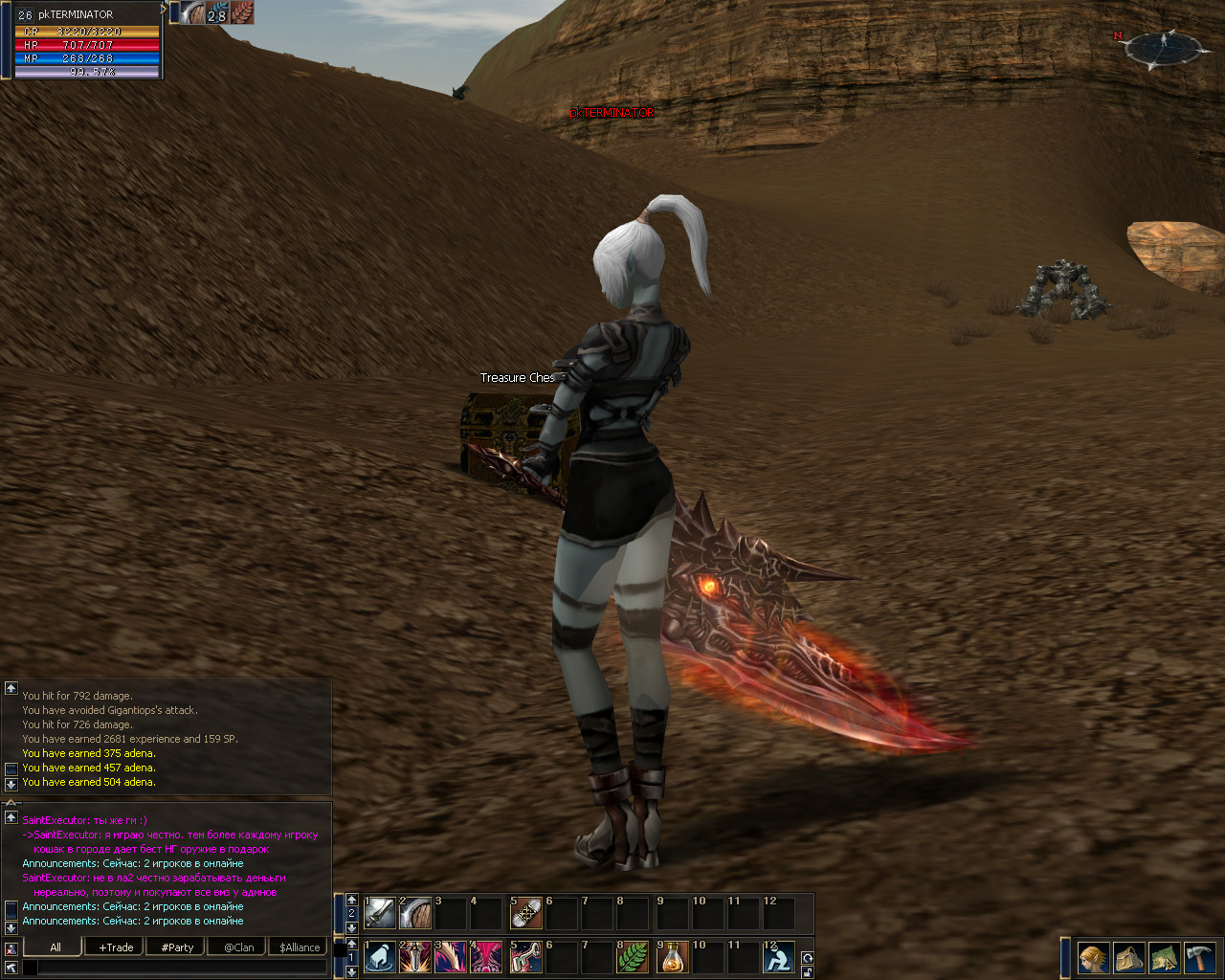The image size is (1225, 980).
Task: Click the hammer system menu icon
Action: [x=1199, y=957]
